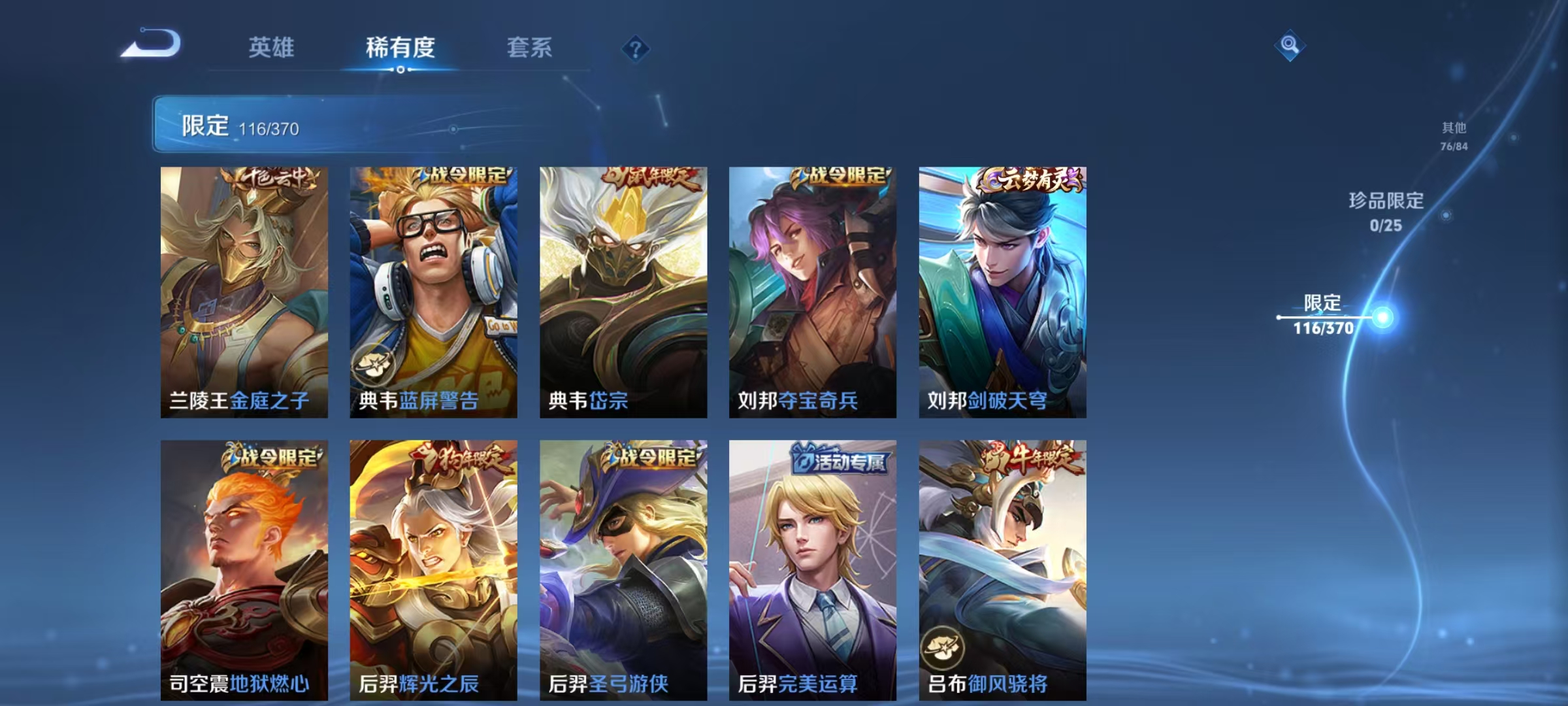Viewport: 1568px width, 706px height.
Task: Click the question mark help icon
Action: (637, 49)
